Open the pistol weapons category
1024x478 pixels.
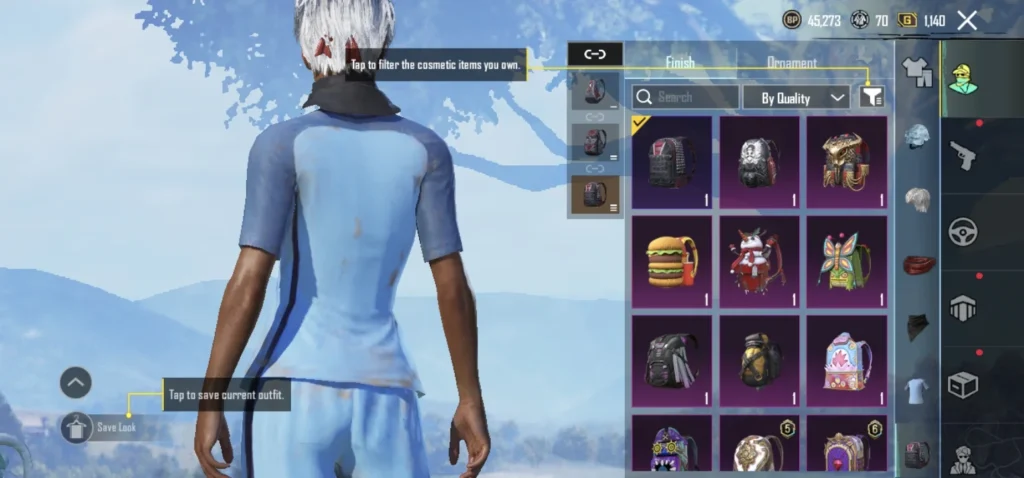click(x=965, y=157)
